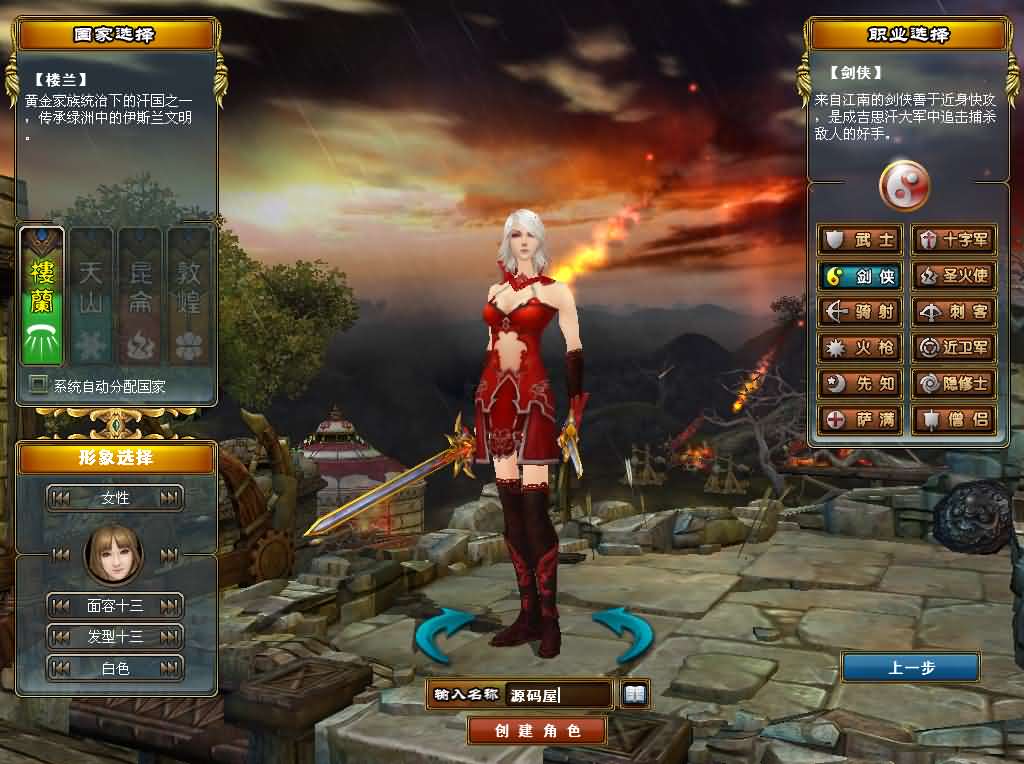1024x764 pixels.
Task: Toggle the 系统自动分配国家 checkbox
Action: pyautogui.click(x=39, y=385)
